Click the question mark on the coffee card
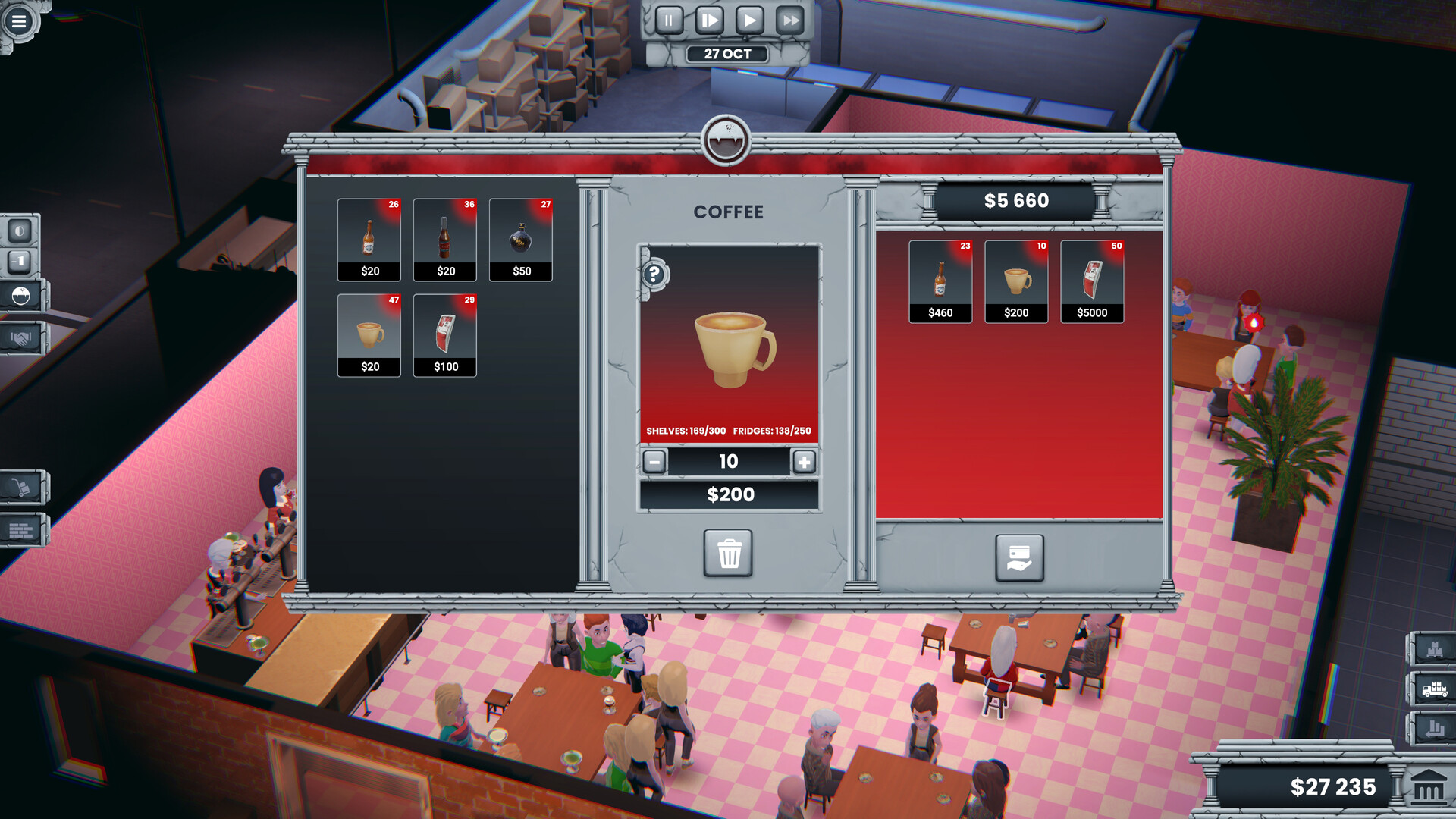 click(x=654, y=273)
